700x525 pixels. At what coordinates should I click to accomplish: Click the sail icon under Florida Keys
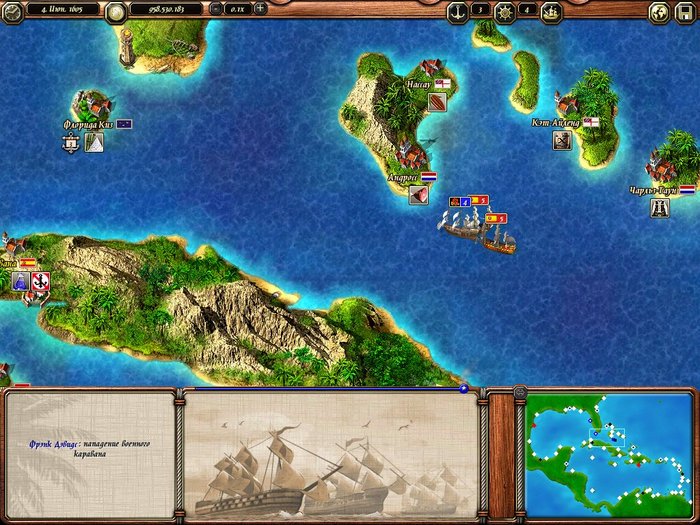coord(94,143)
